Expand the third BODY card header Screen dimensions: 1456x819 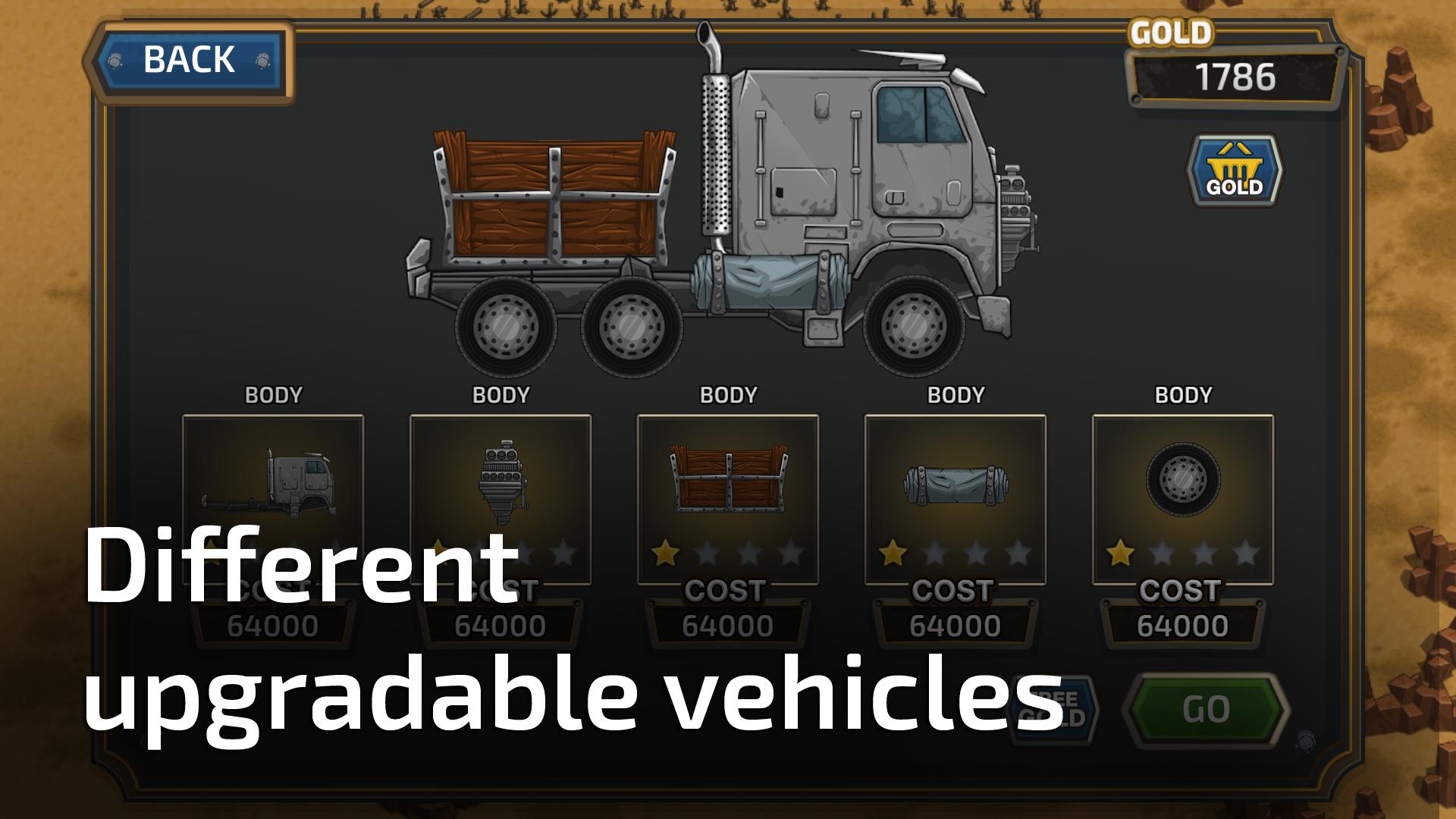(729, 395)
